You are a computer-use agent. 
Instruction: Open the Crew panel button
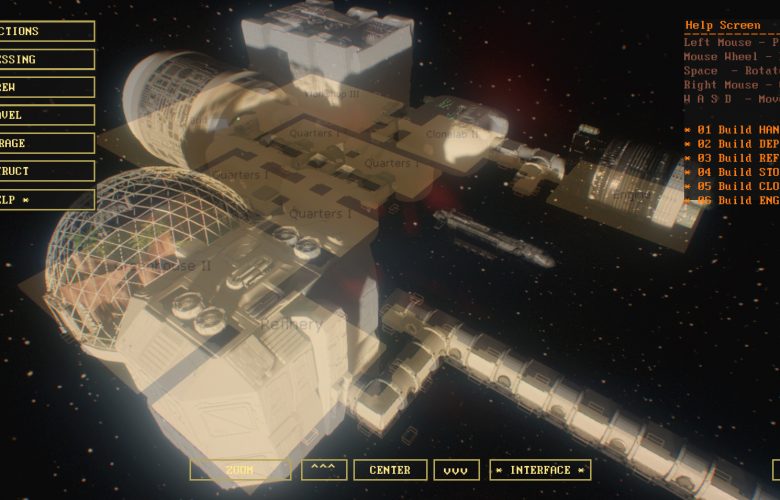pyautogui.click(x=45, y=87)
